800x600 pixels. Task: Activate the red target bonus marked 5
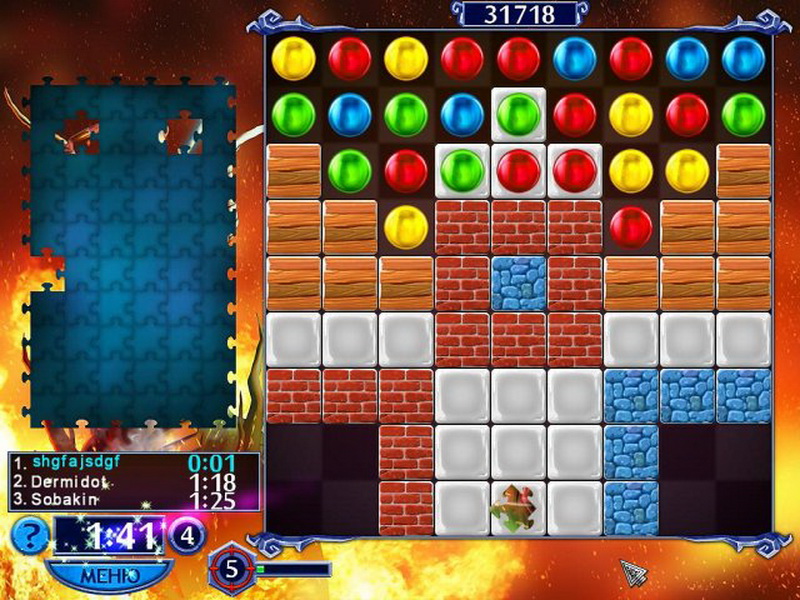pos(231,569)
